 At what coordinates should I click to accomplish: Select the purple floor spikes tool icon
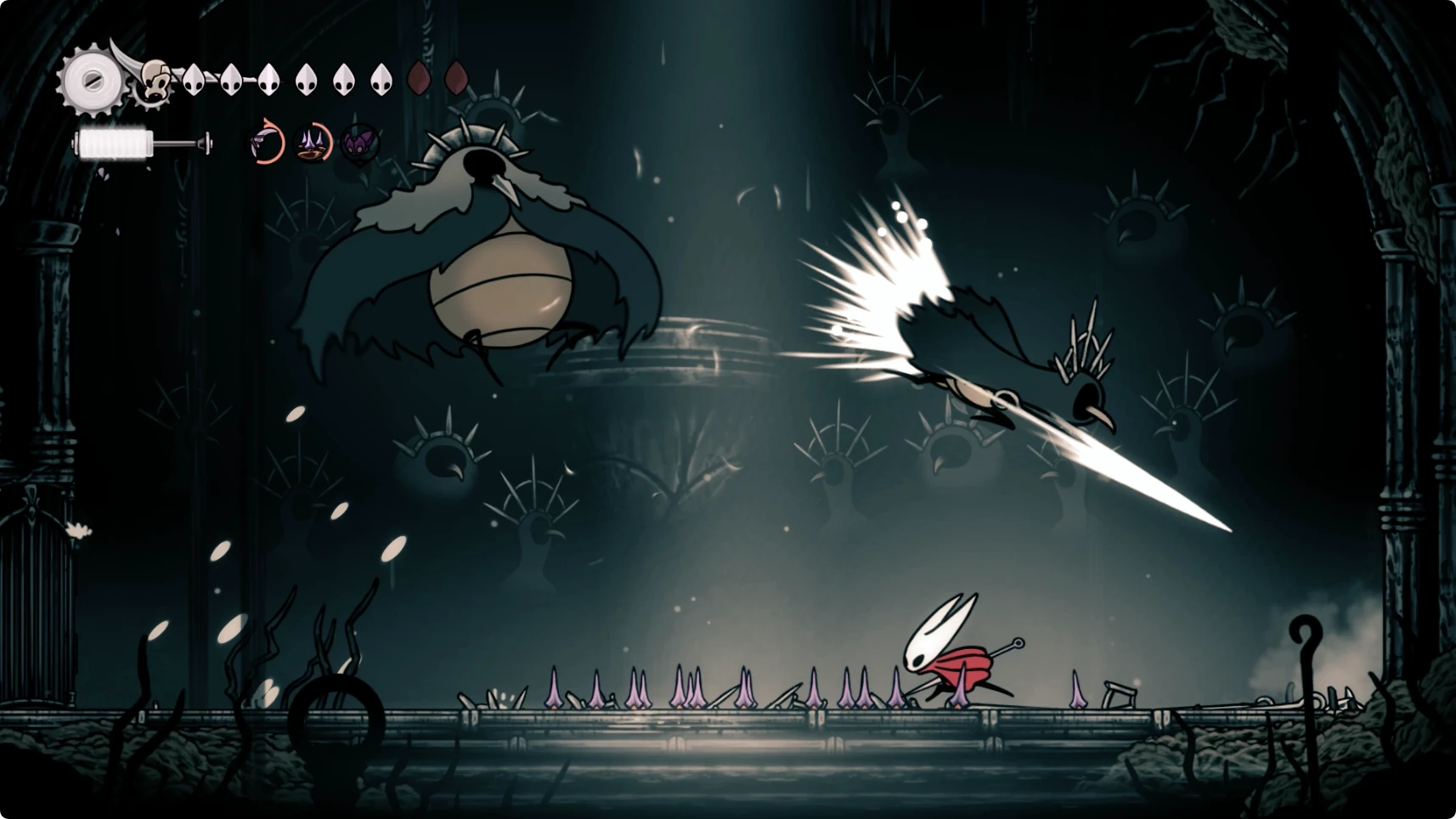(313, 143)
